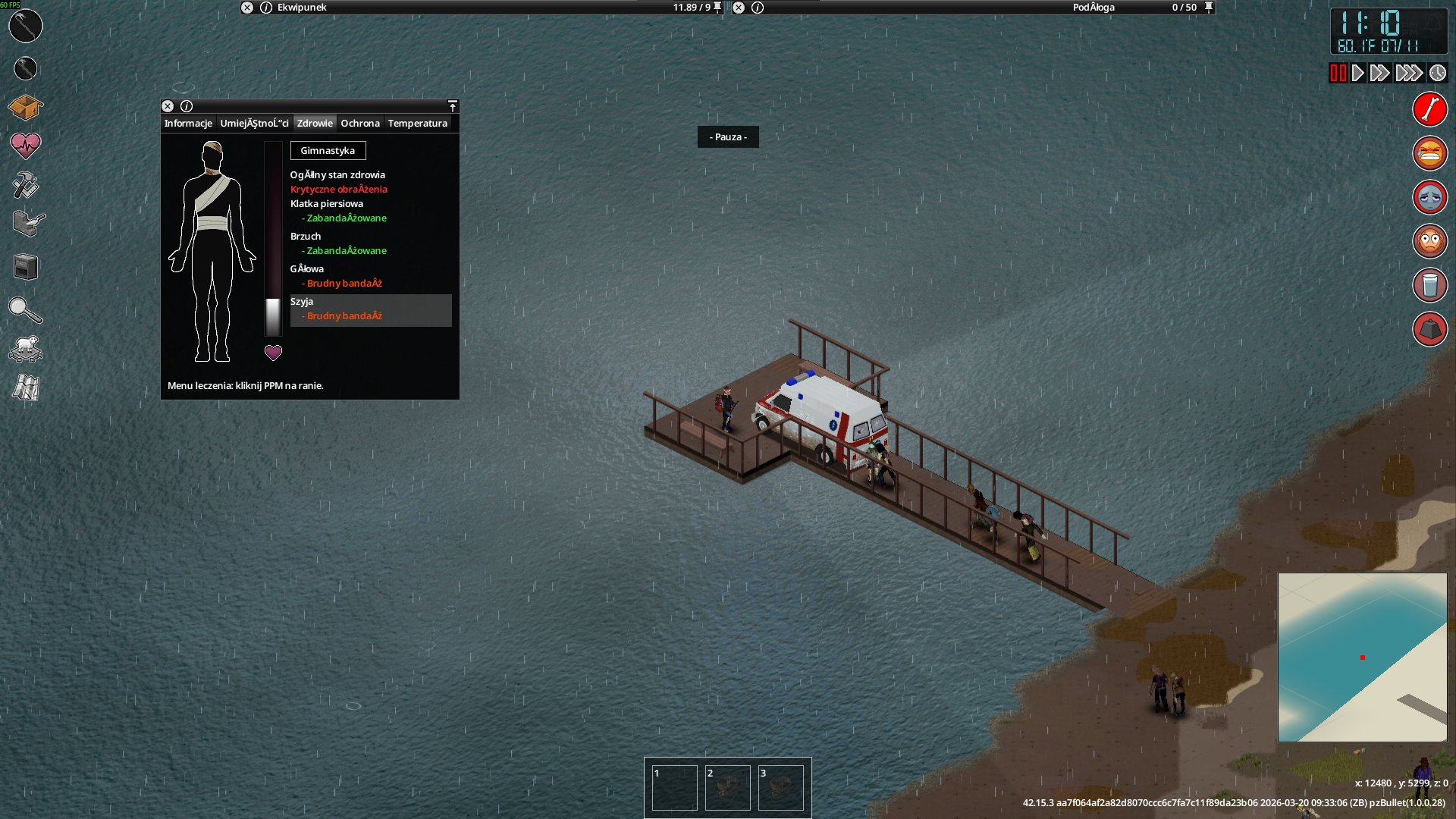
Task: Click the Gimnastyka button
Action: 328,151
